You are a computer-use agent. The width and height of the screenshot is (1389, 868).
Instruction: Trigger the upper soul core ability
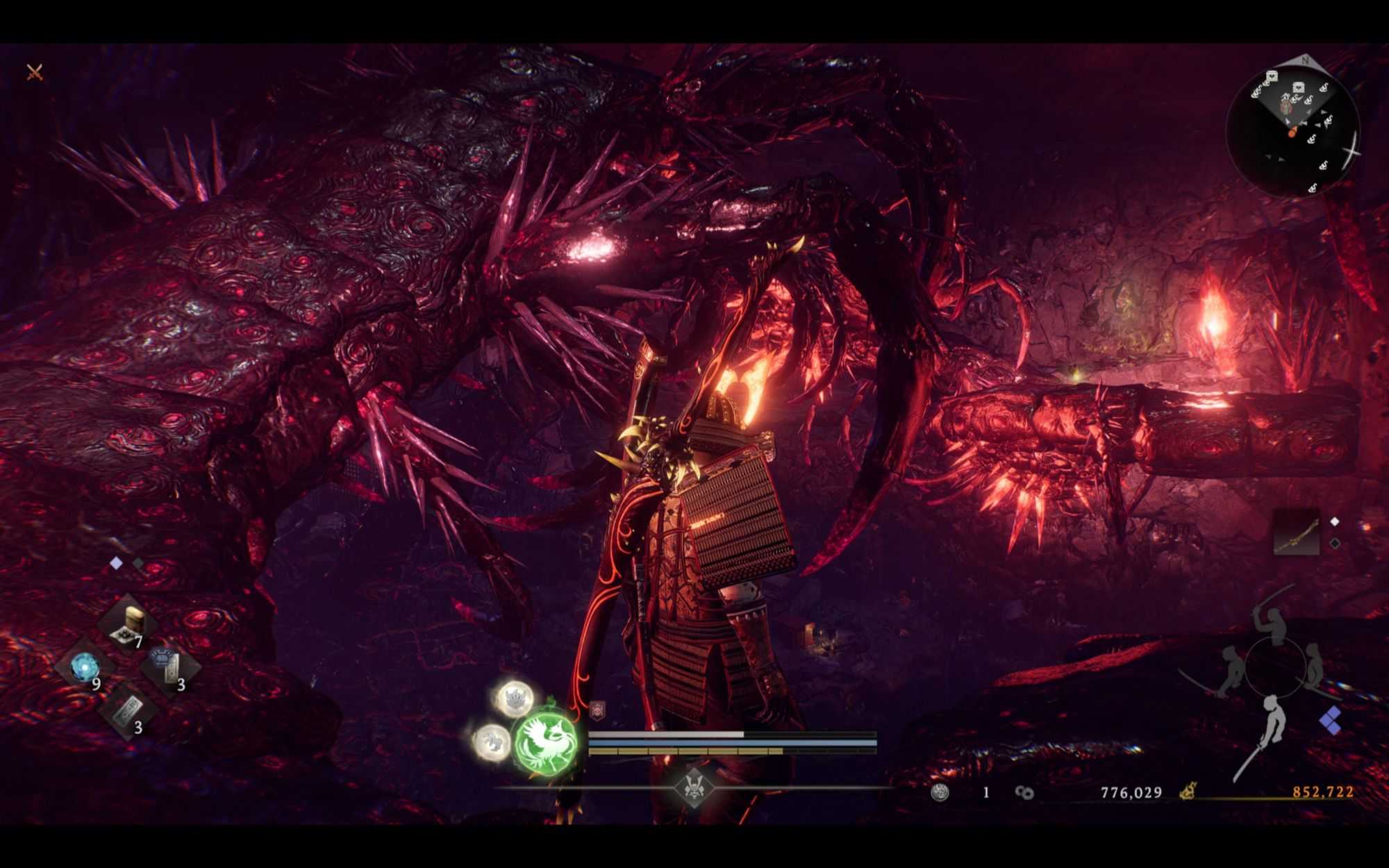tap(515, 698)
